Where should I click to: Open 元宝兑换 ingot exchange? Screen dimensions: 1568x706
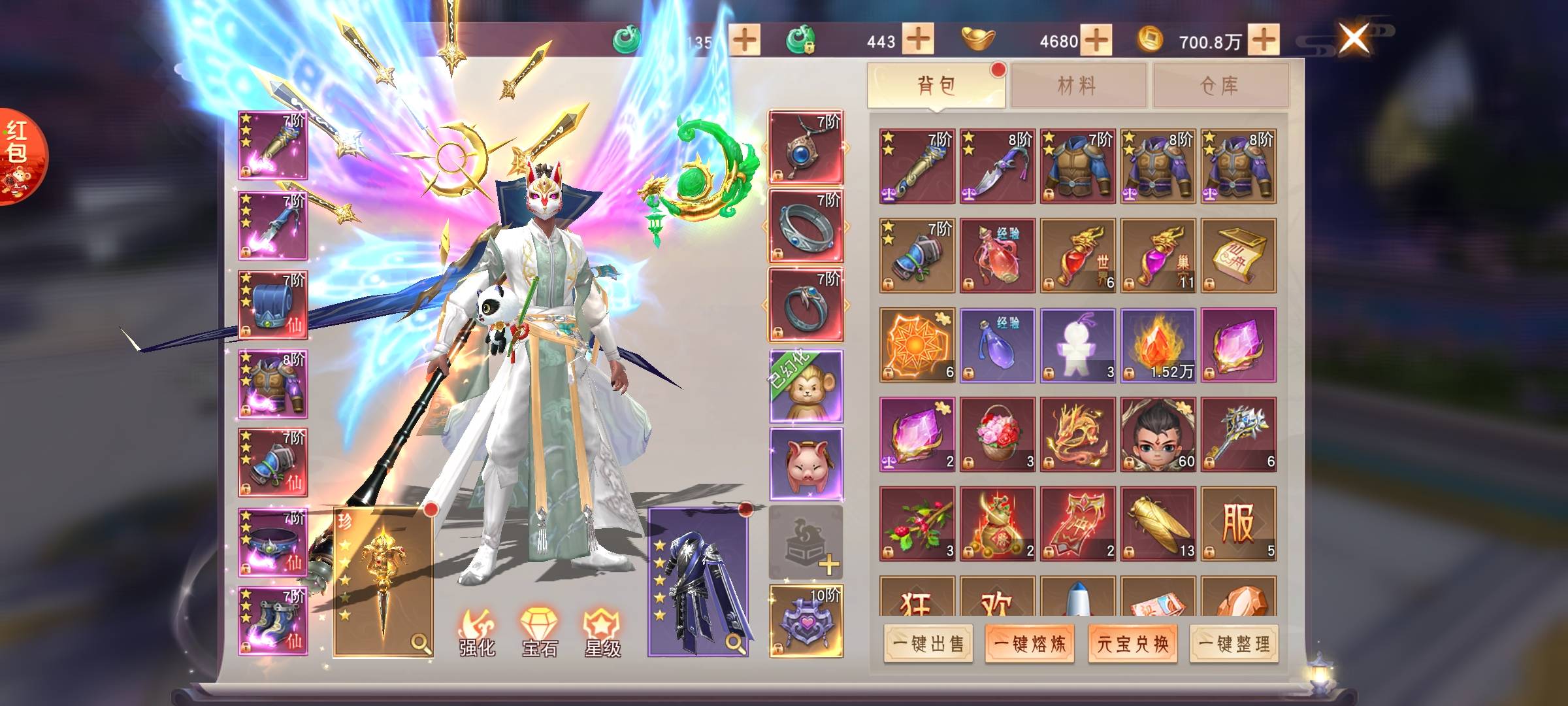click(1132, 644)
